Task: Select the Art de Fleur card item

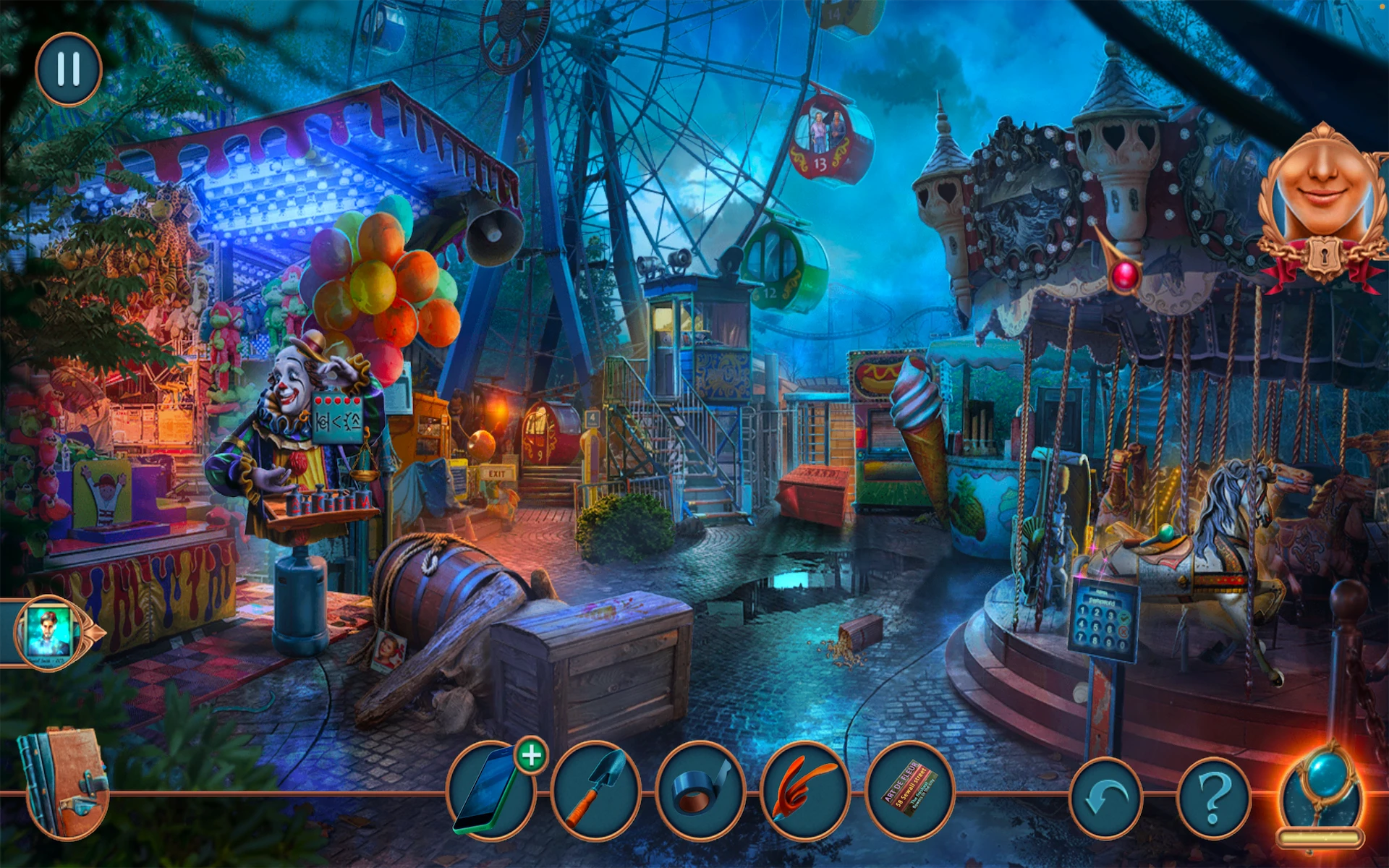Action: (x=909, y=792)
